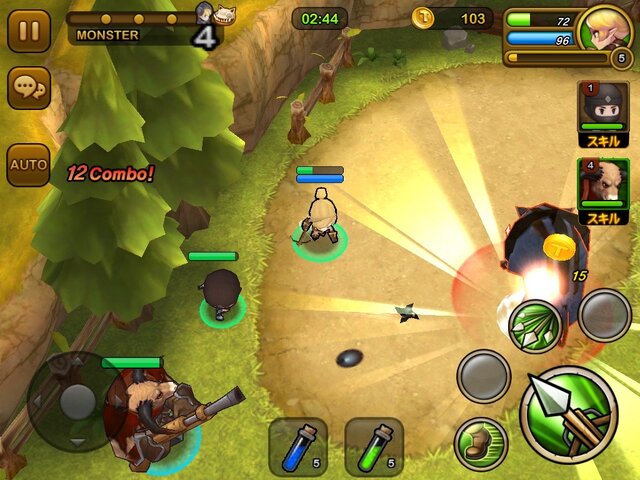Image resolution: width=640 pixels, height=480 pixels.
Task: Open the chat speech bubble button
Action: tap(28, 89)
